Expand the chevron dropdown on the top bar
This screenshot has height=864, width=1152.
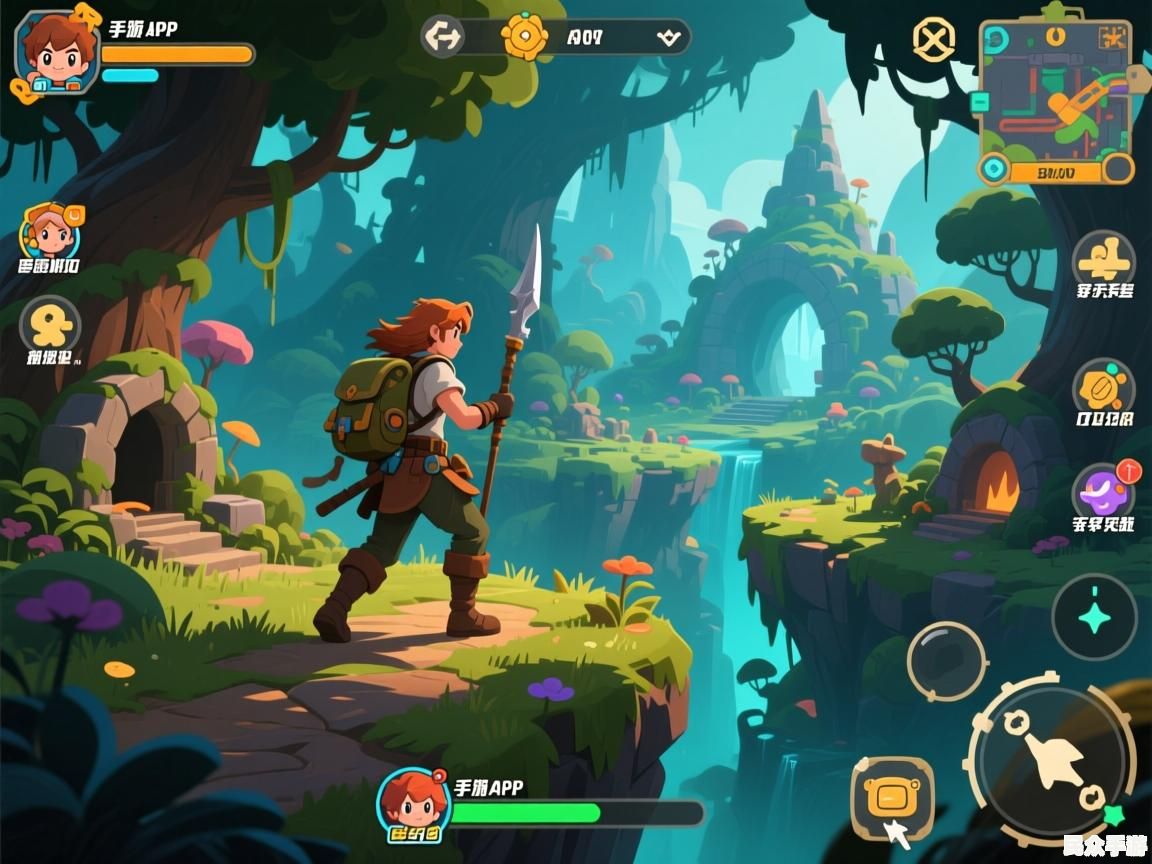click(667, 38)
